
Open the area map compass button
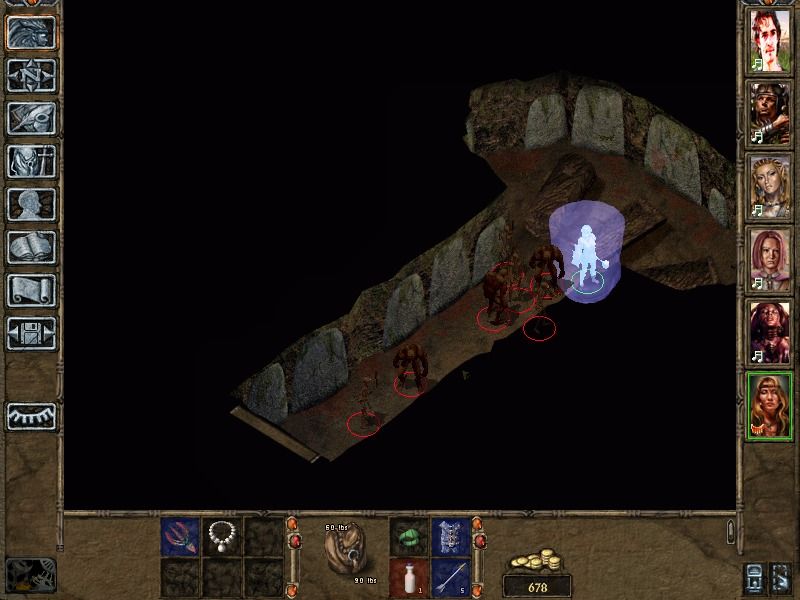click(x=30, y=75)
